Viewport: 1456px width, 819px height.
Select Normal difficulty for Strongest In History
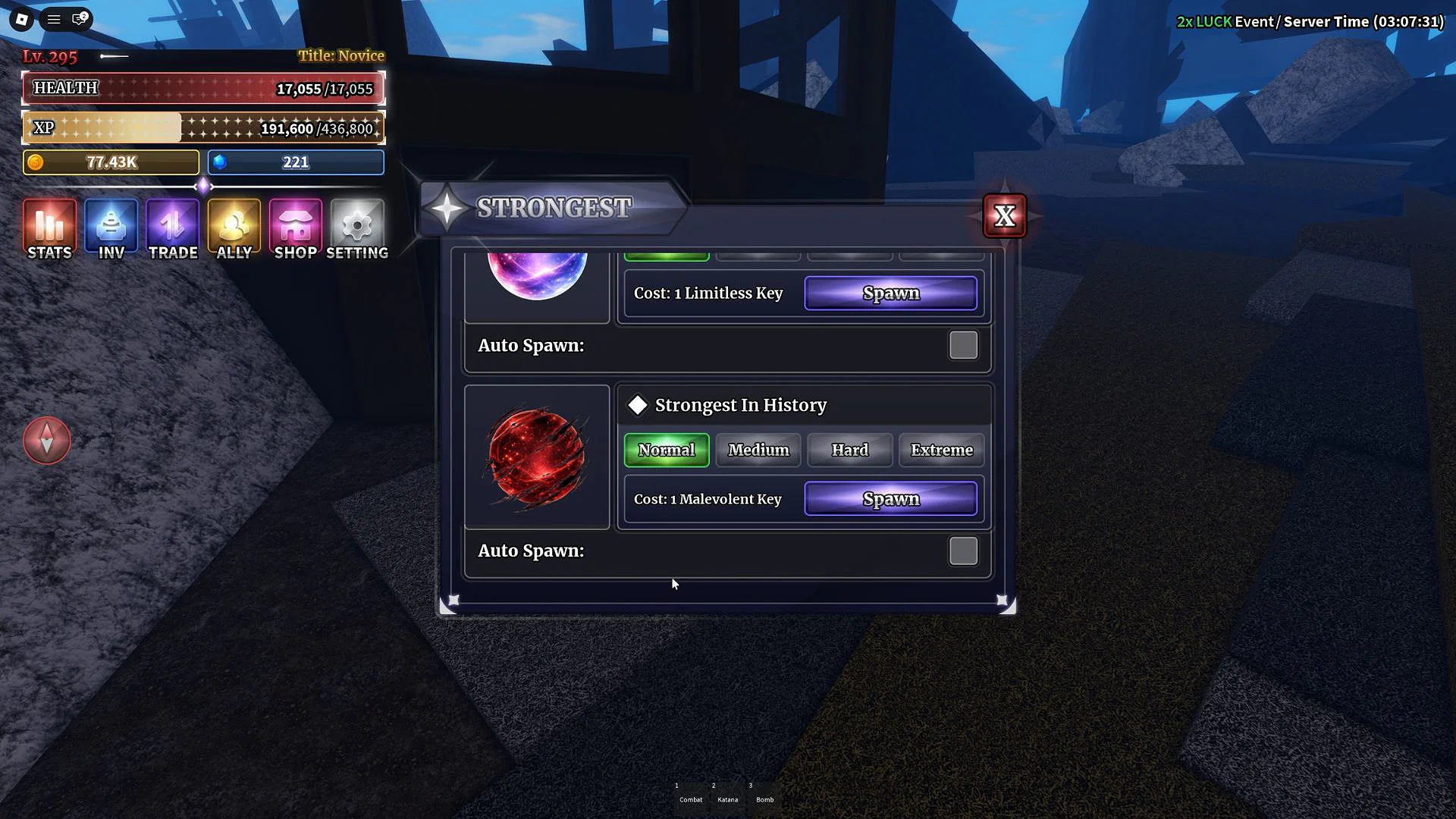click(666, 450)
